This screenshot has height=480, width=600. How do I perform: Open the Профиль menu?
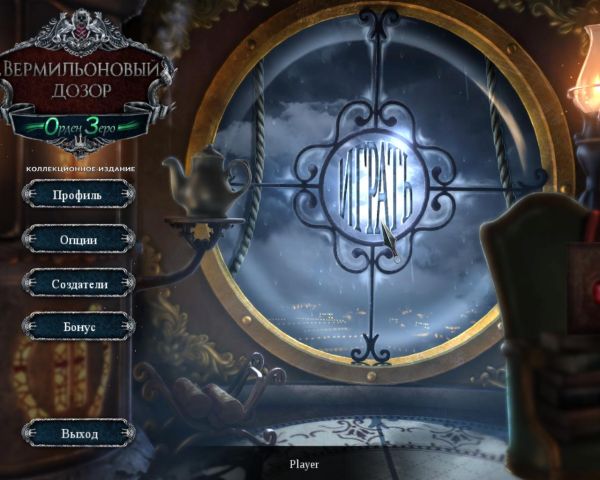click(78, 195)
